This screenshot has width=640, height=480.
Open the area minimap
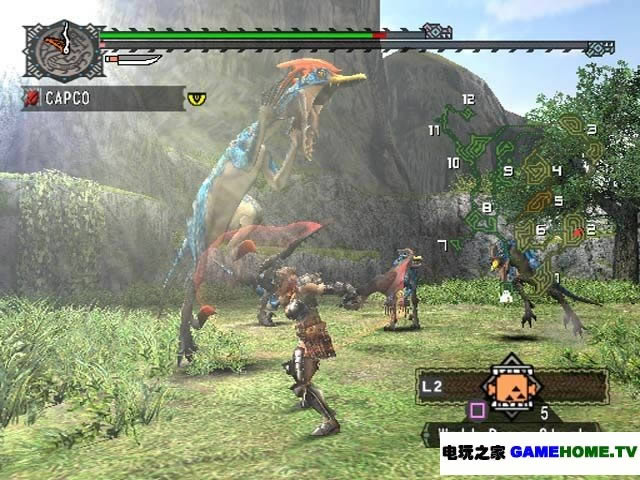(520, 188)
